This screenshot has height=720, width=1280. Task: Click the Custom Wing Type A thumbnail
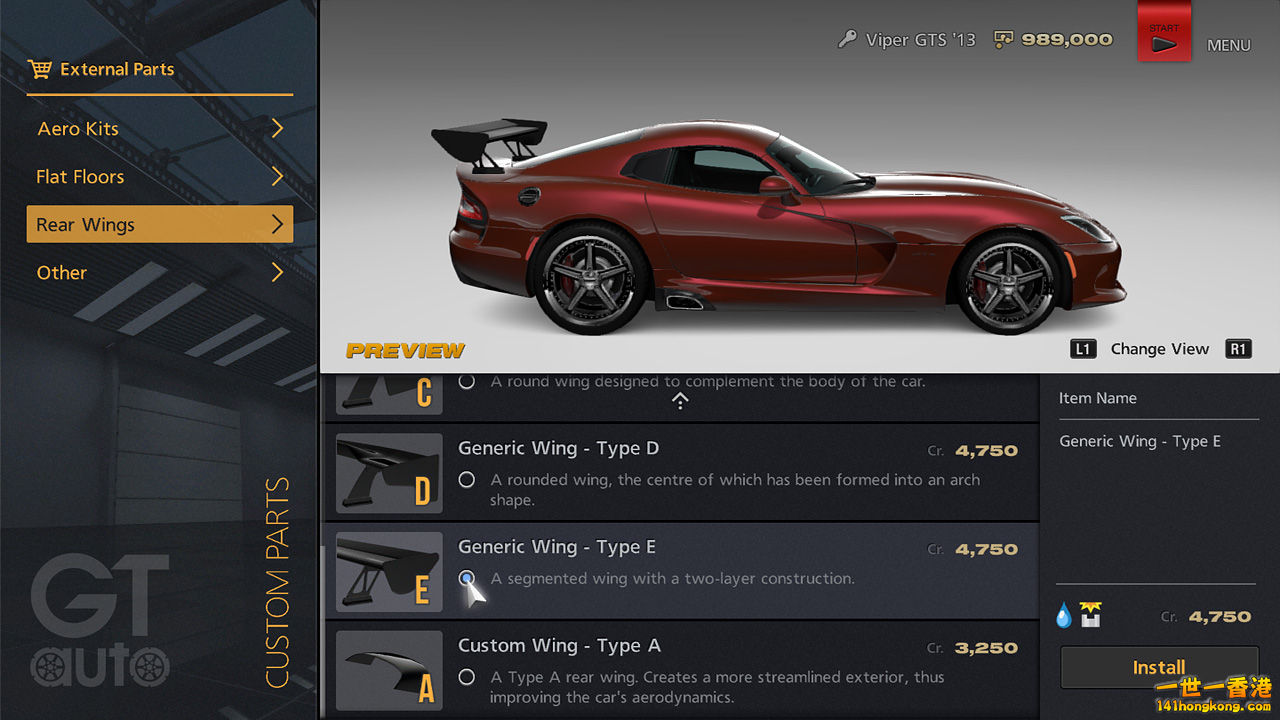[388, 670]
